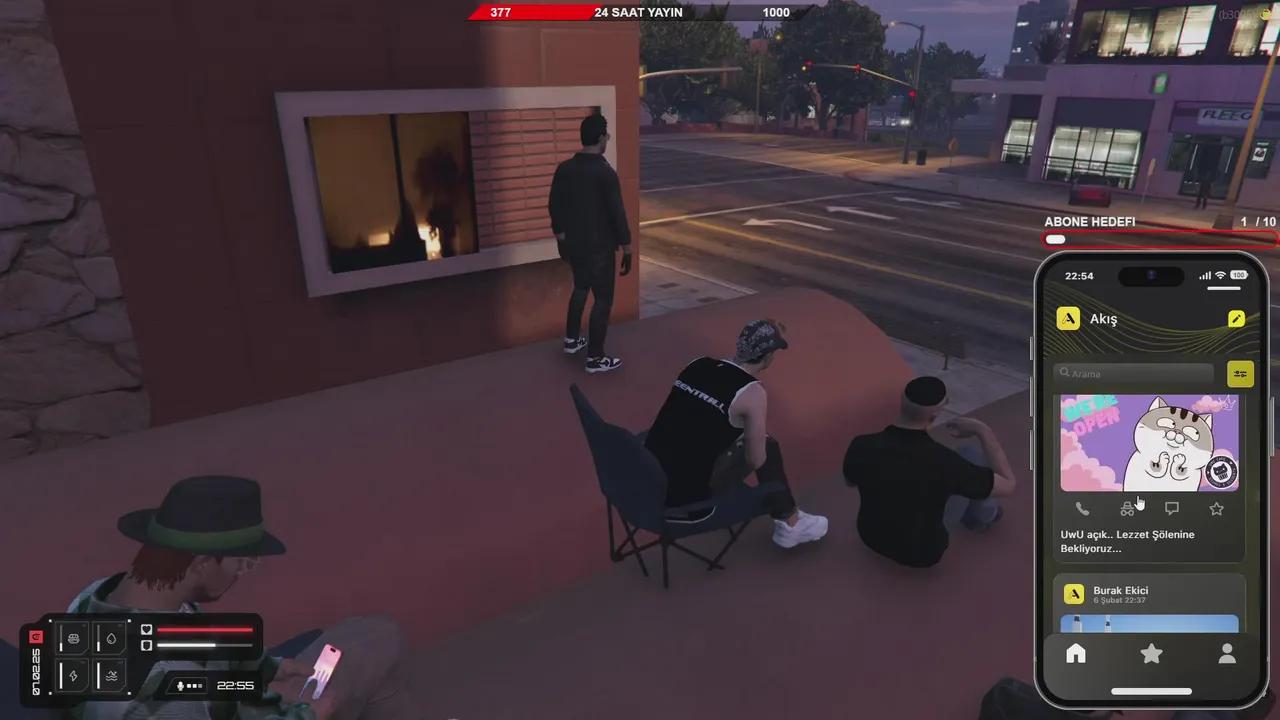
Task: Select the Home icon in the phone's bottom bar
Action: point(1075,653)
